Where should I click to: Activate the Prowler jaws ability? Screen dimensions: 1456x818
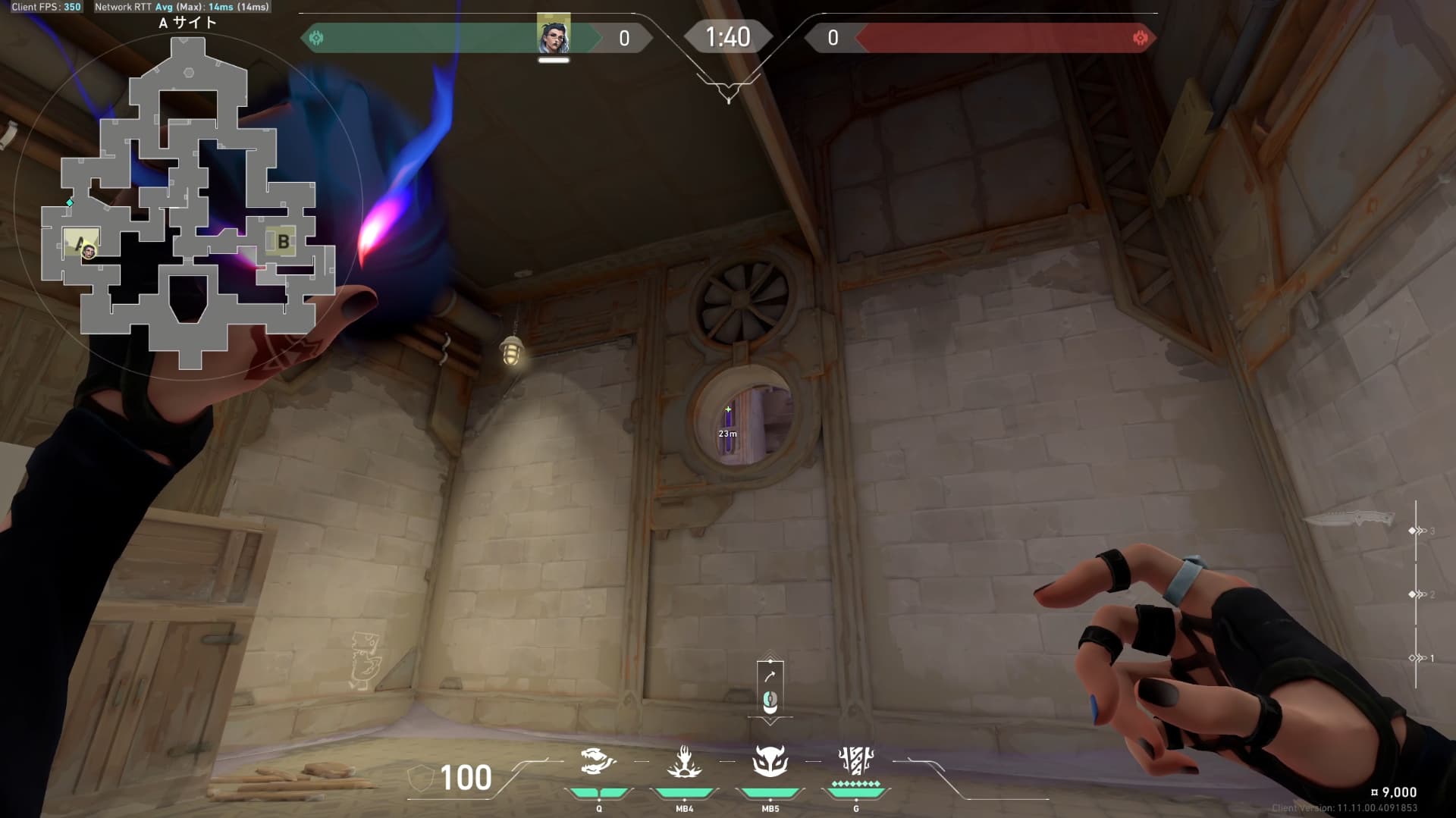[x=598, y=761]
